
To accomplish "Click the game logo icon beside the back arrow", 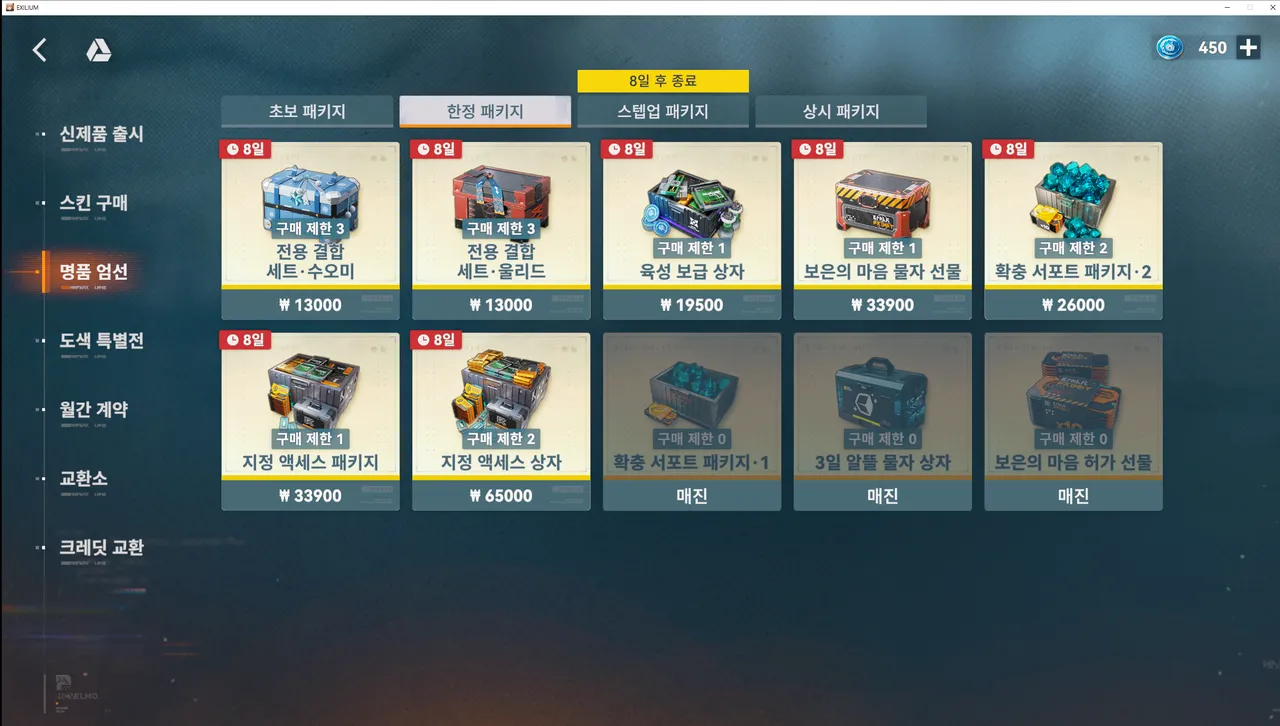I will [x=99, y=49].
